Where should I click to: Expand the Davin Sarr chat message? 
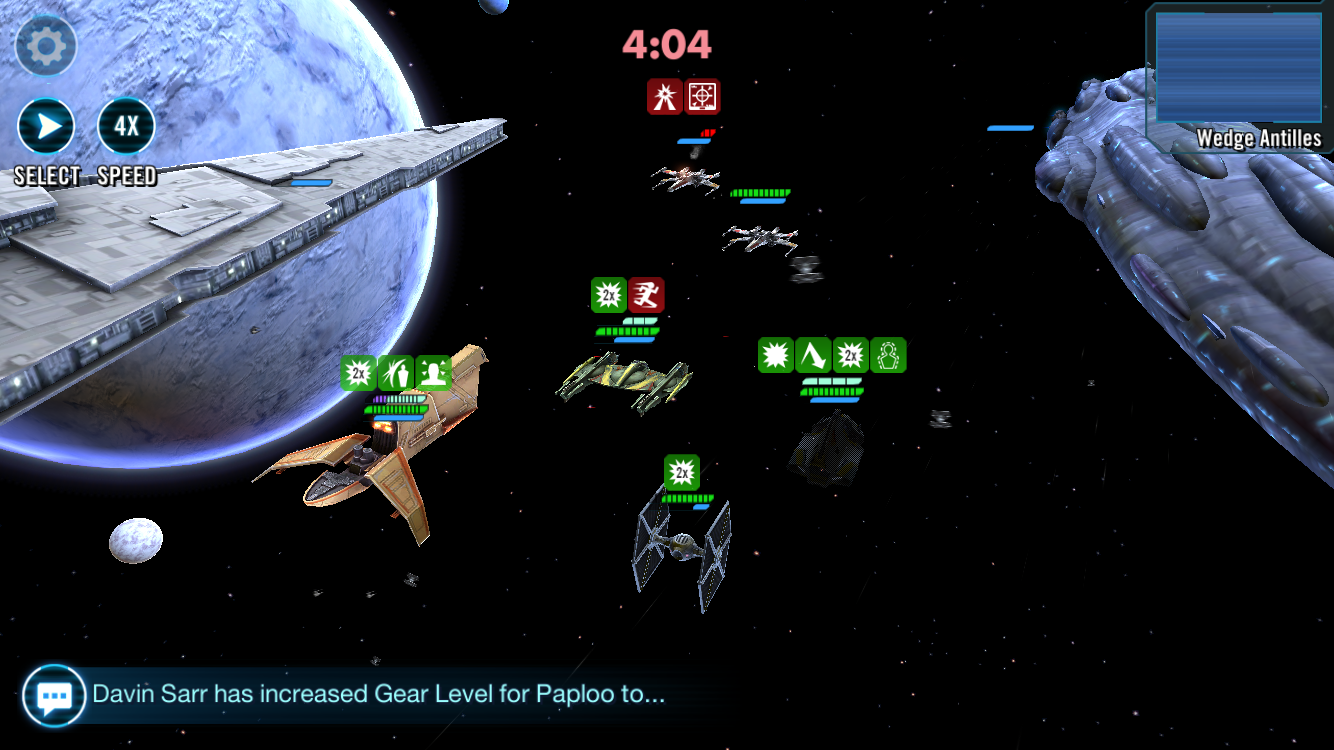pos(378,694)
